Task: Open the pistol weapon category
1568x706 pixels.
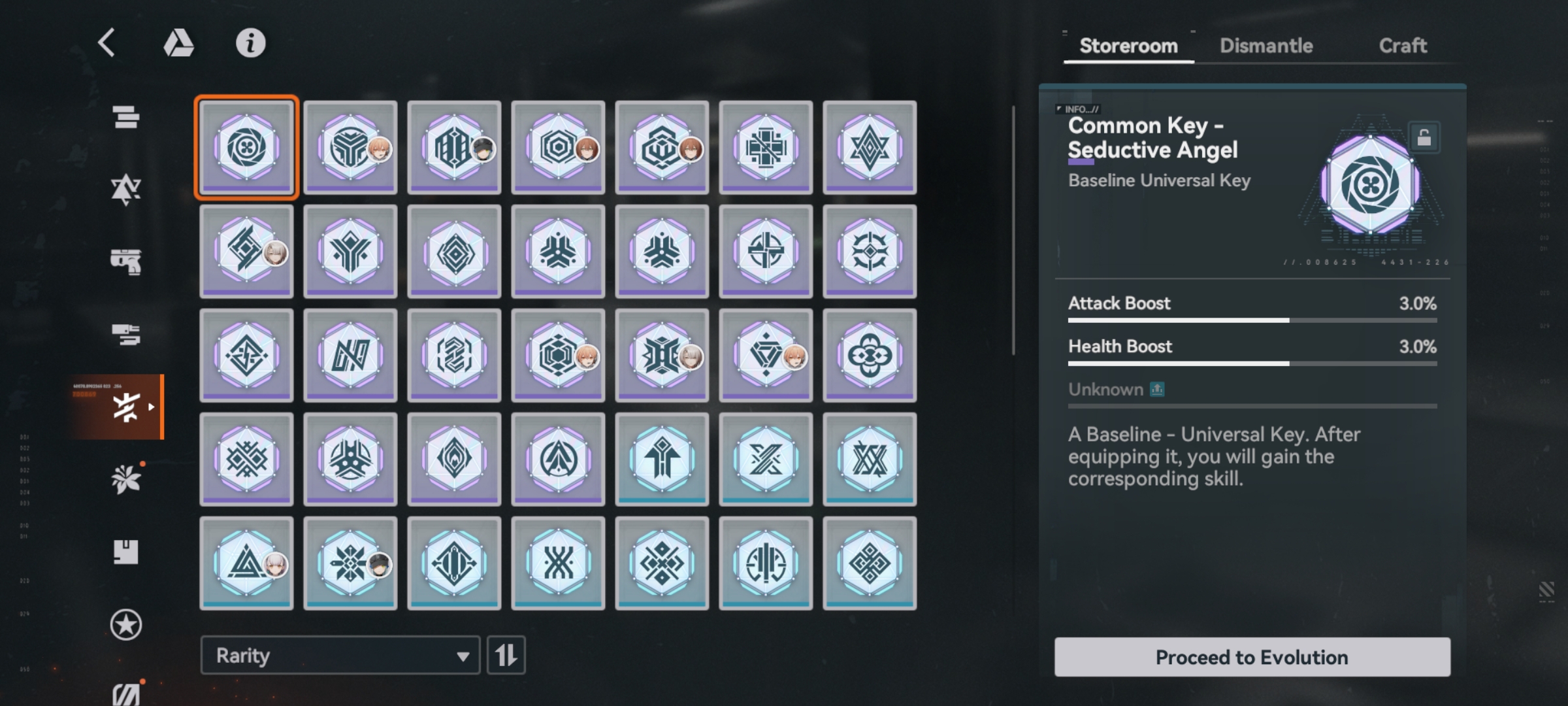Action: point(125,261)
